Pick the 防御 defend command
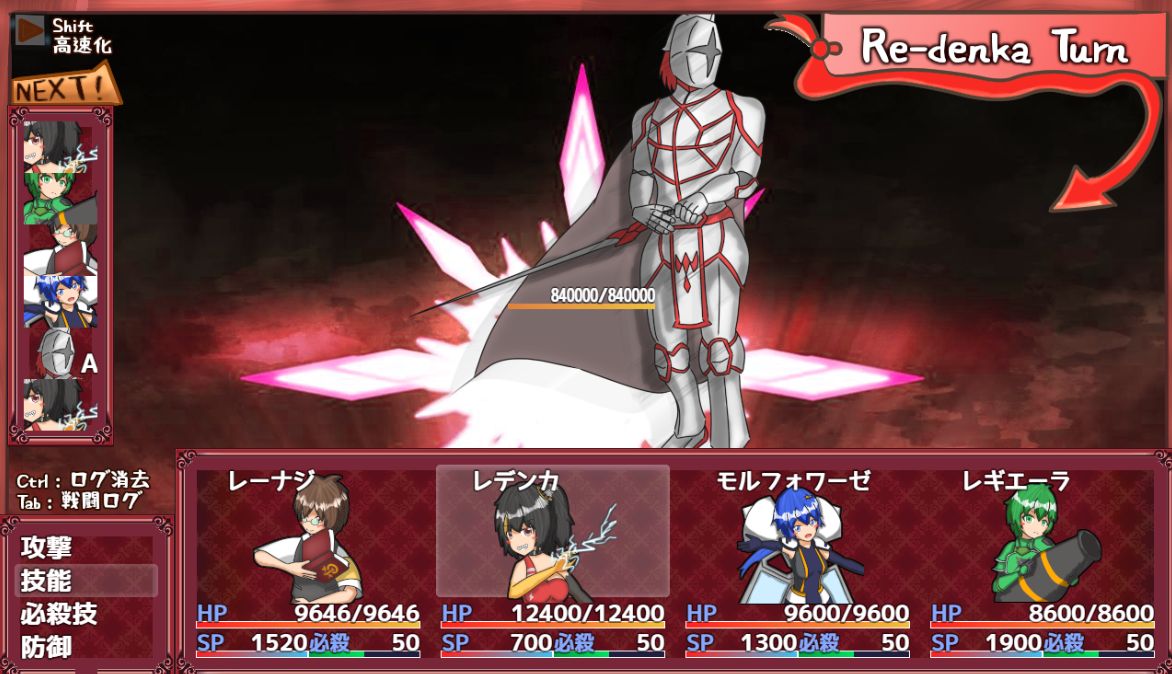The image size is (1172, 674). click(47, 647)
